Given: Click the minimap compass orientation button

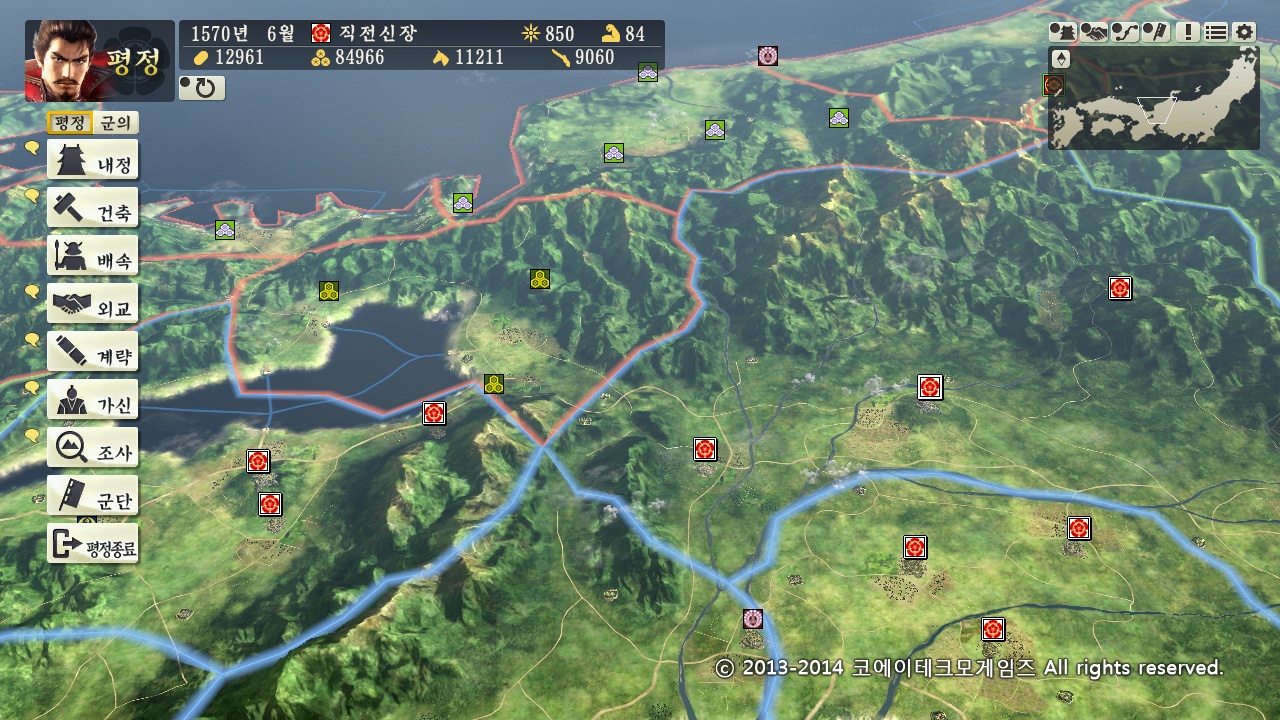Looking at the screenshot, I should click(x=1060, y=59).
